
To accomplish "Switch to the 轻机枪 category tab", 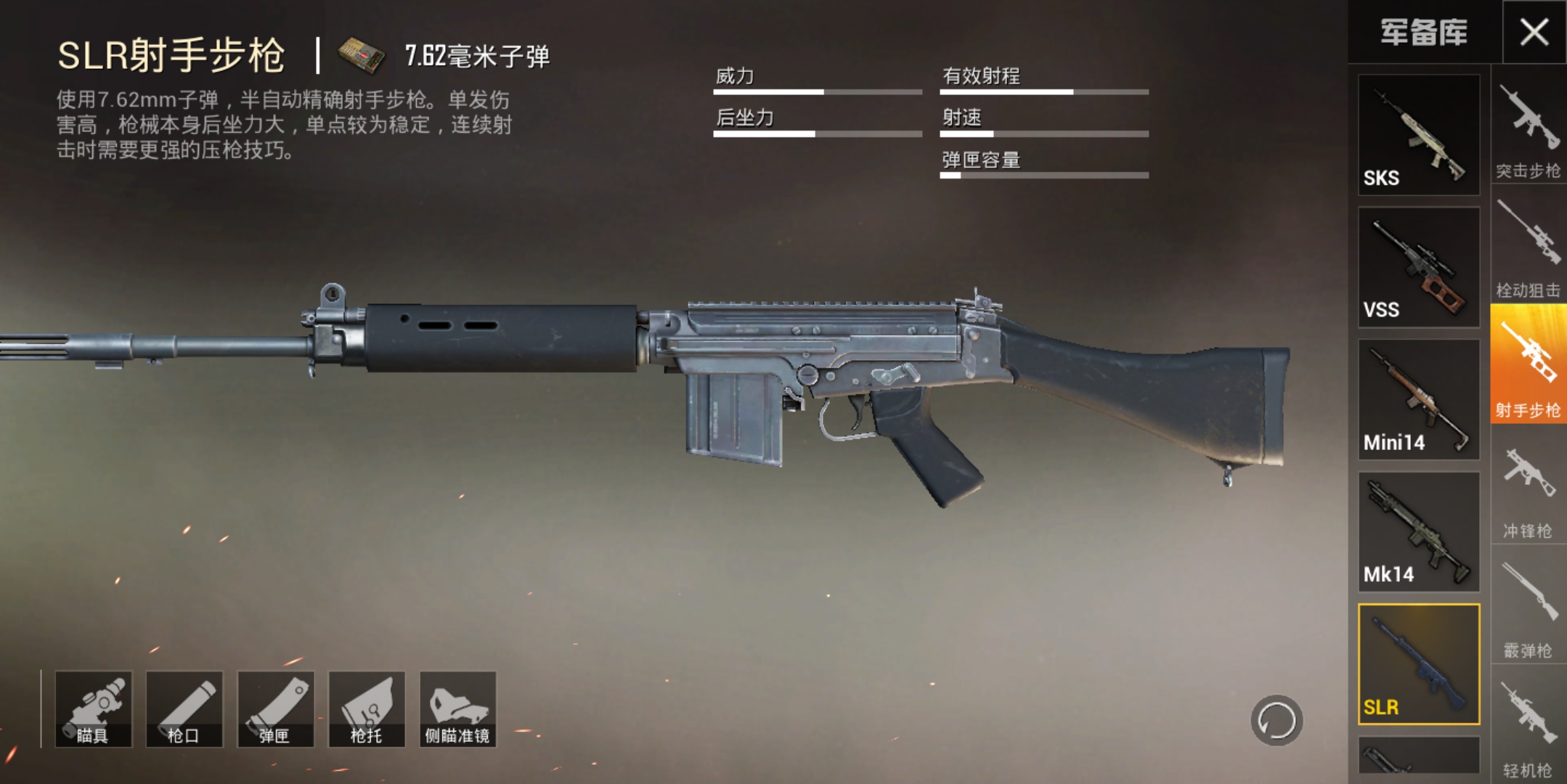I will pyautogui.click(x=1528, y=730).
